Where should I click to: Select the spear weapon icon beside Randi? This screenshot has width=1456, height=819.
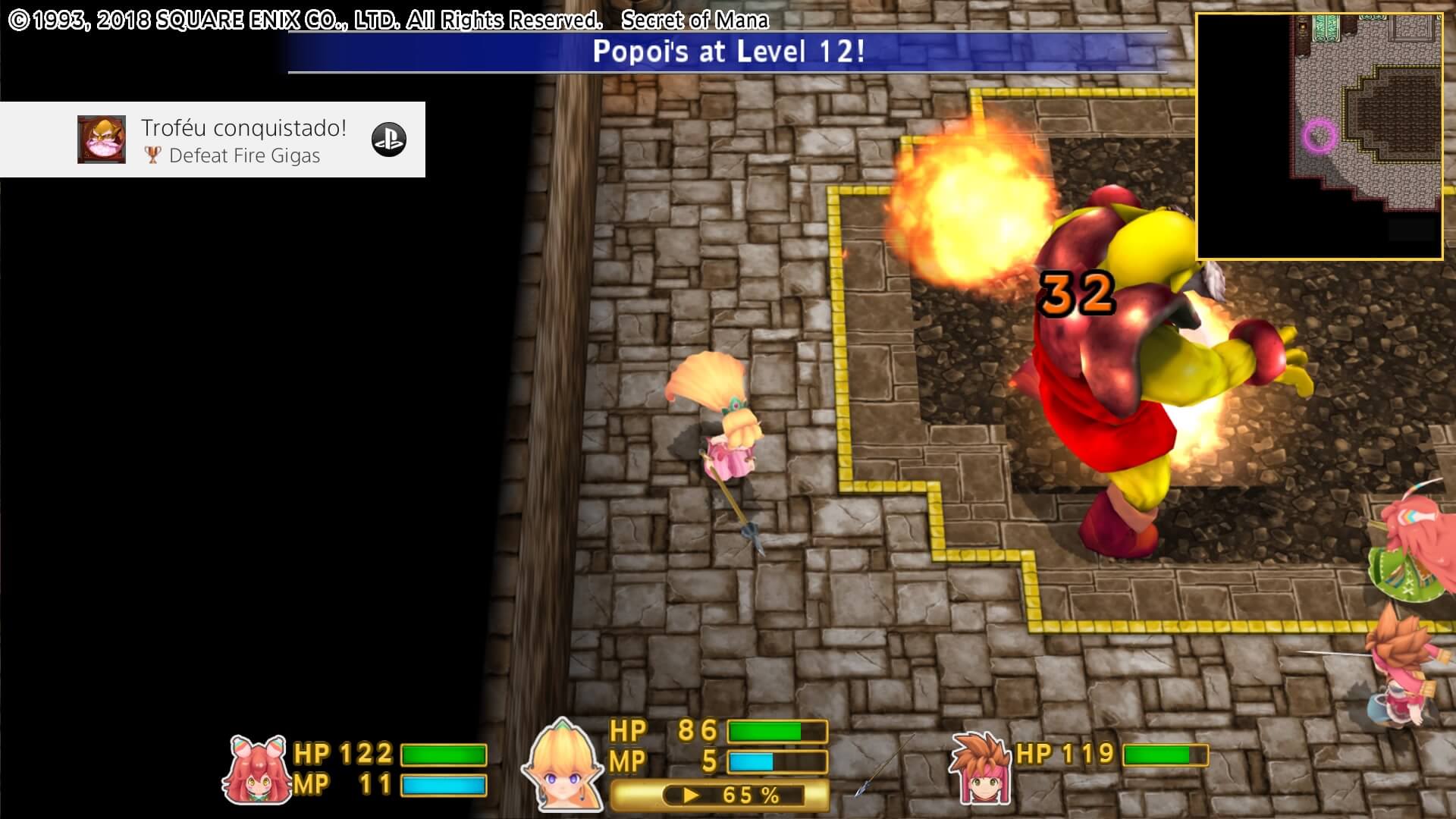(x=884, y=766)
